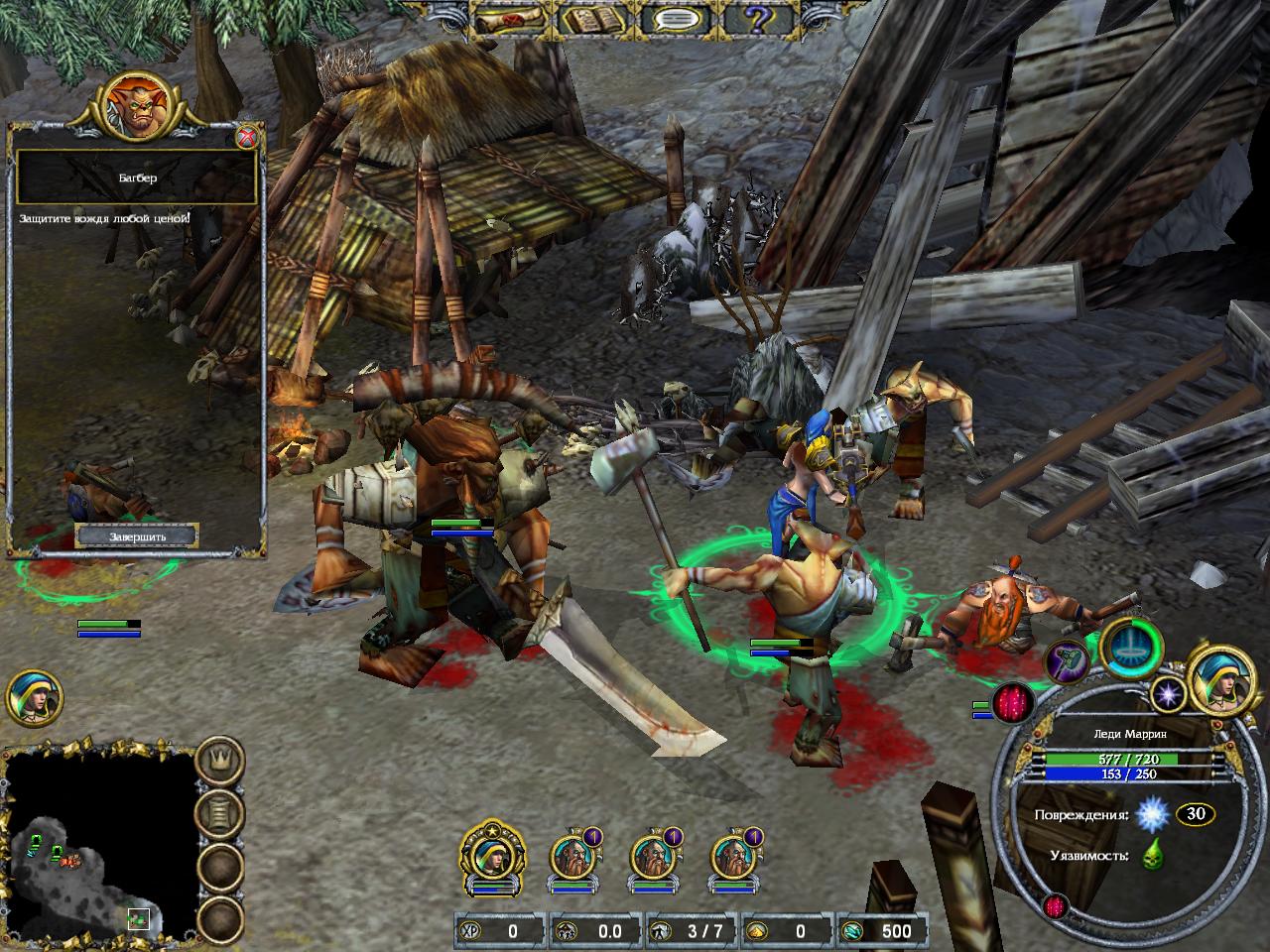The height and width of the screenshot is (952, 1270).
Task: Open help with the question mark
Action: tap(760, 19)
